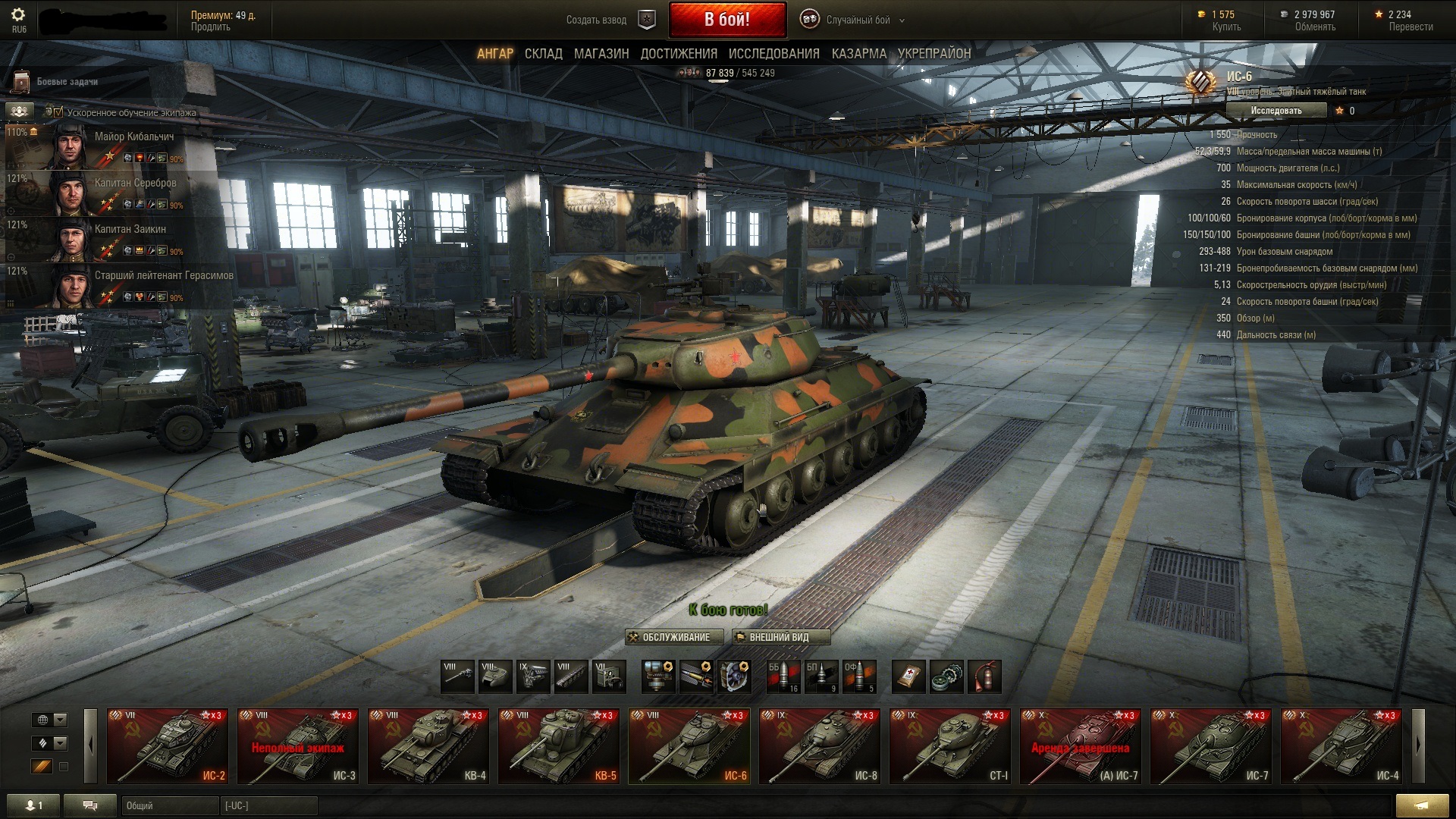Click the fire extinguisher consumable slot
The height and width of the screenshot is (819, 1456).
984,676
